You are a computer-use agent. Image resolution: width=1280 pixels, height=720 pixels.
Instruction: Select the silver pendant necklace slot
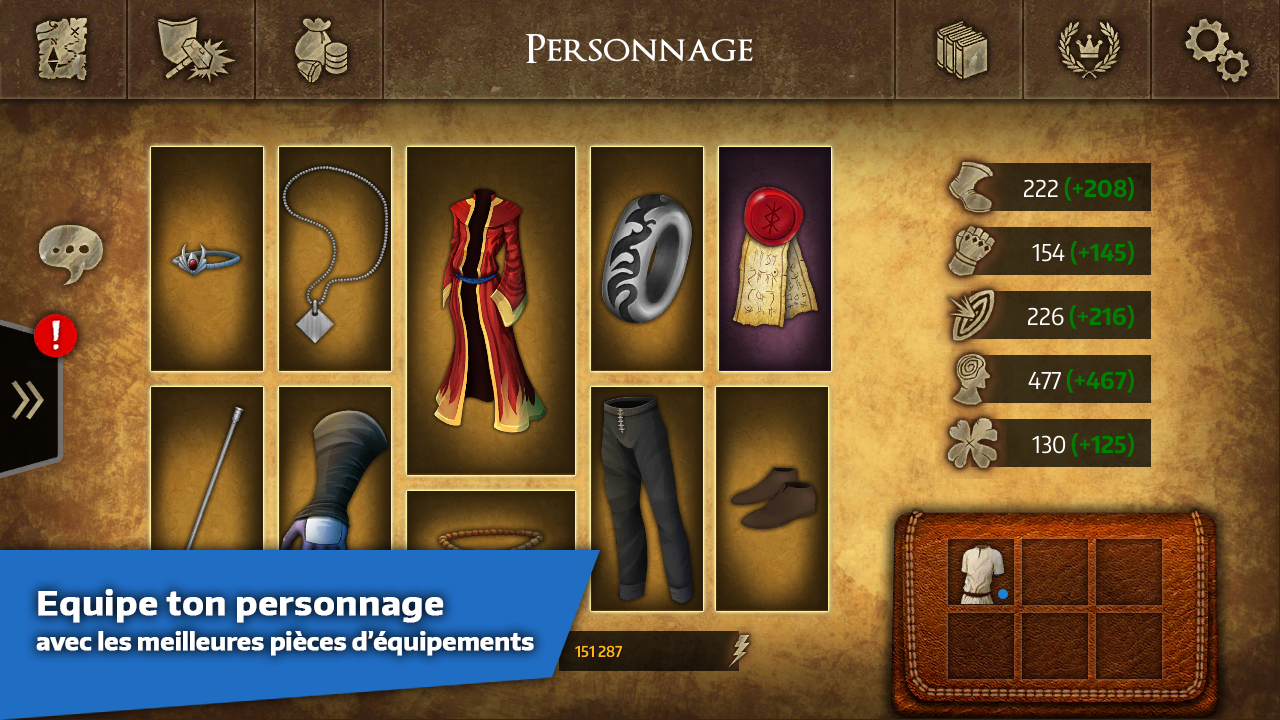pyautogui.click(x=335, y=259)
